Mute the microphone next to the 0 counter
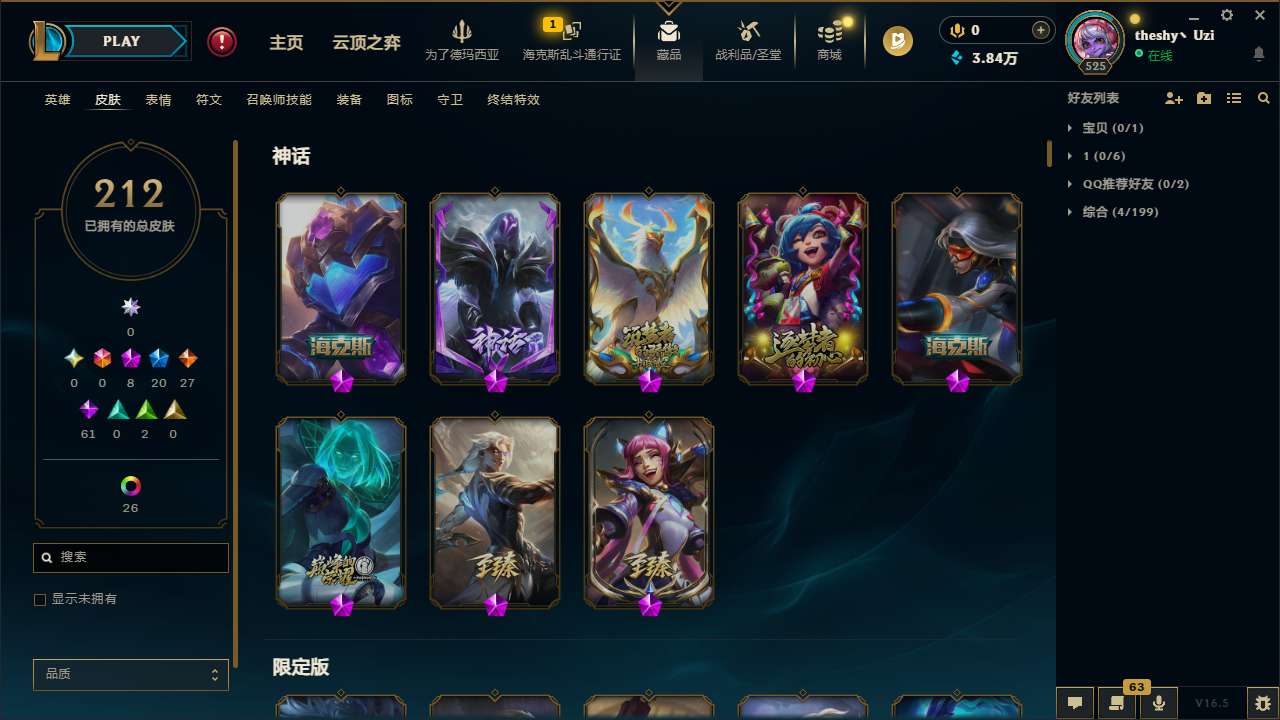This screenshot has height=720, width=1280. pos(956,30)
